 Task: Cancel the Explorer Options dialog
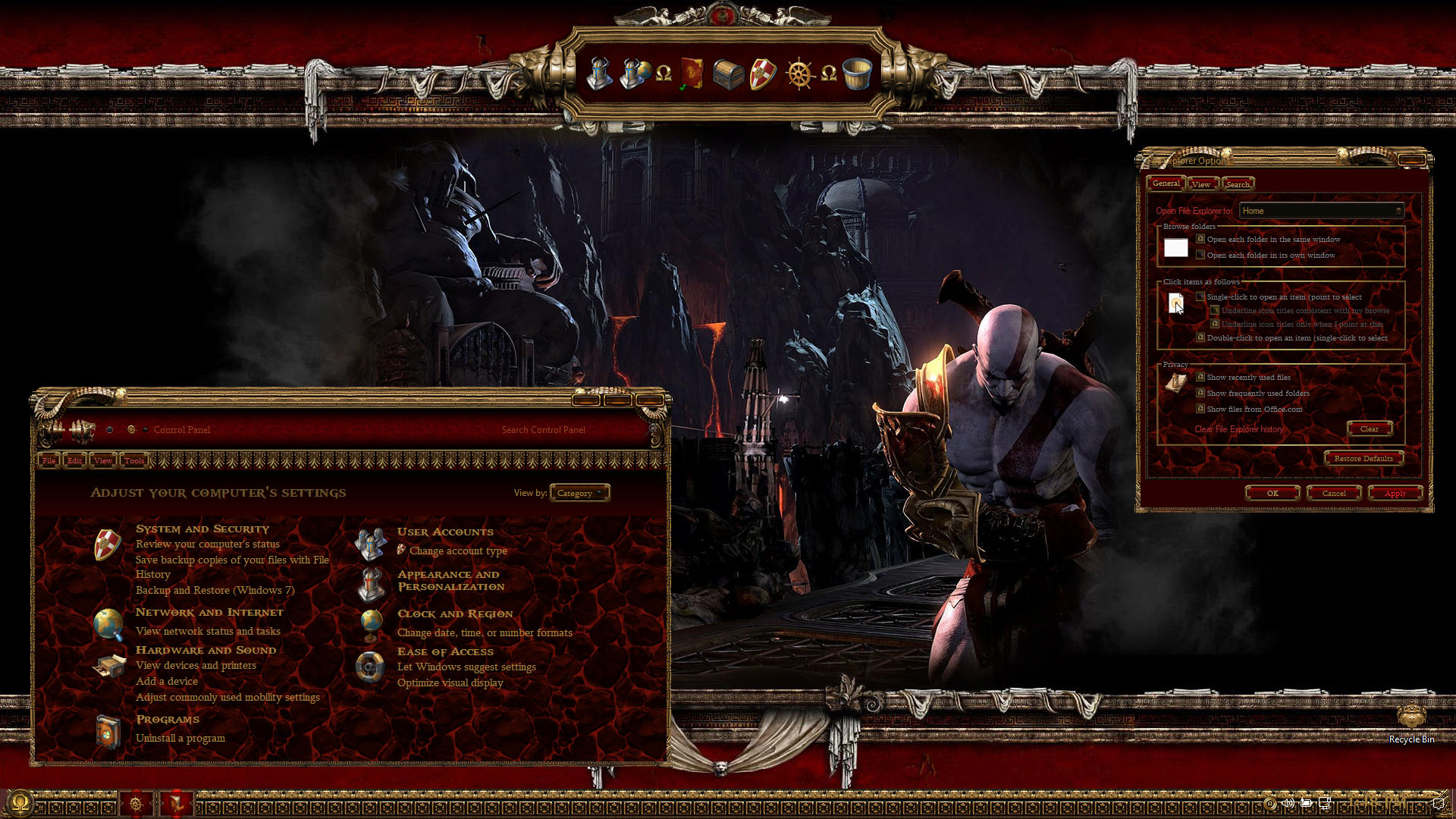pyautogui.click(x=1334, y=493)
